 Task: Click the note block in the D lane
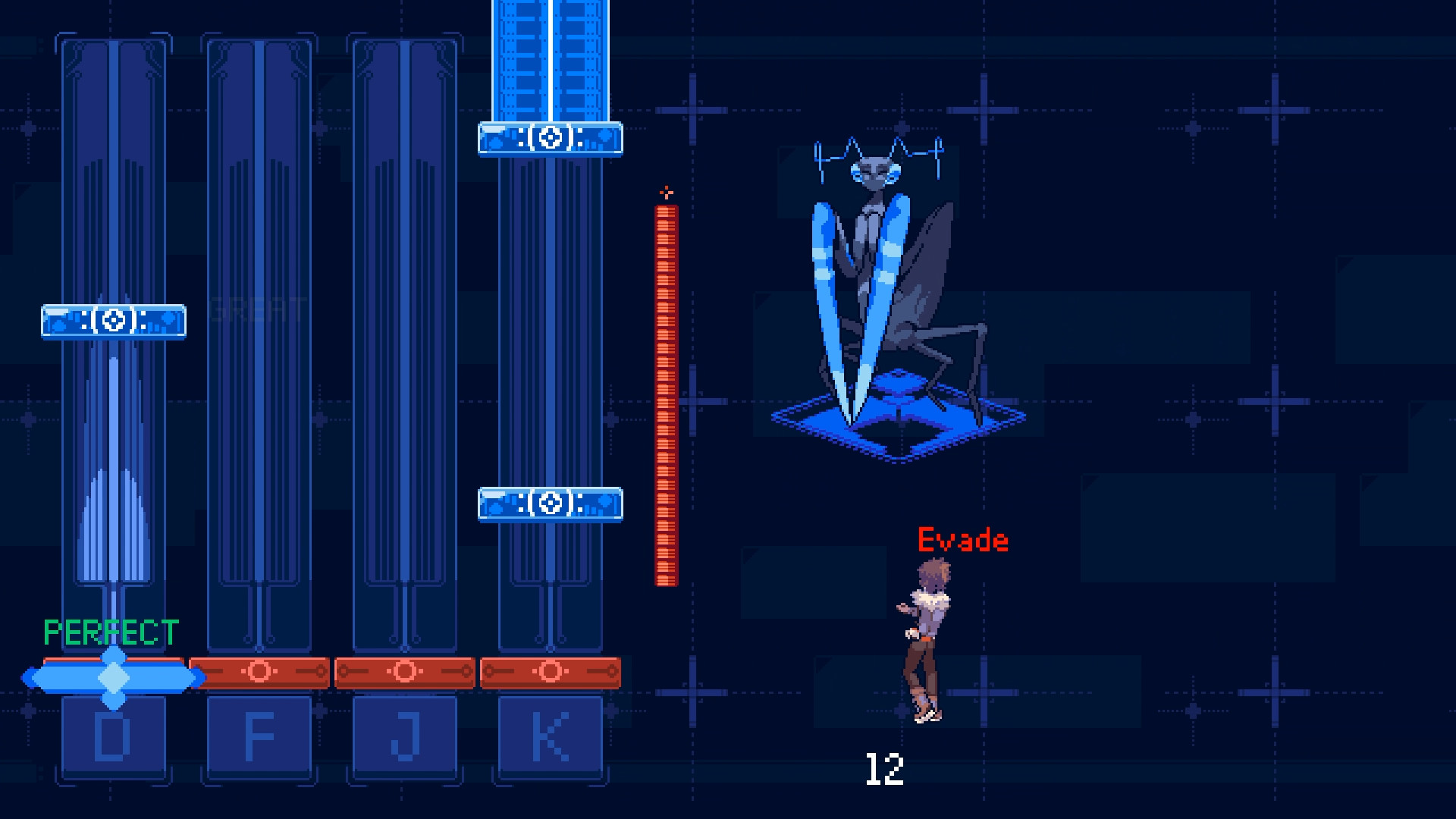point(112,322)
